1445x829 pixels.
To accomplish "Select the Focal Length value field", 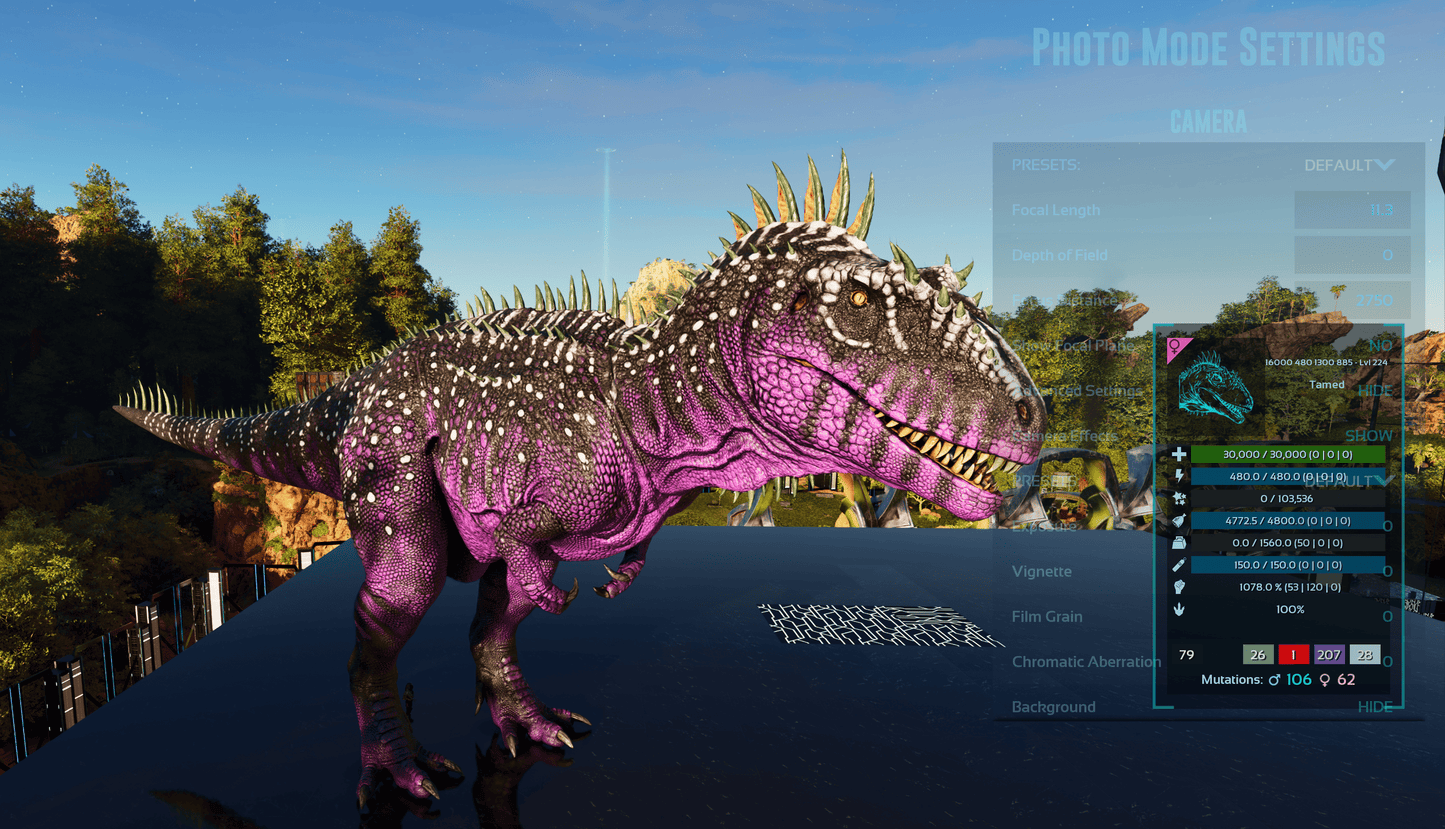I will coord(1352,210).
